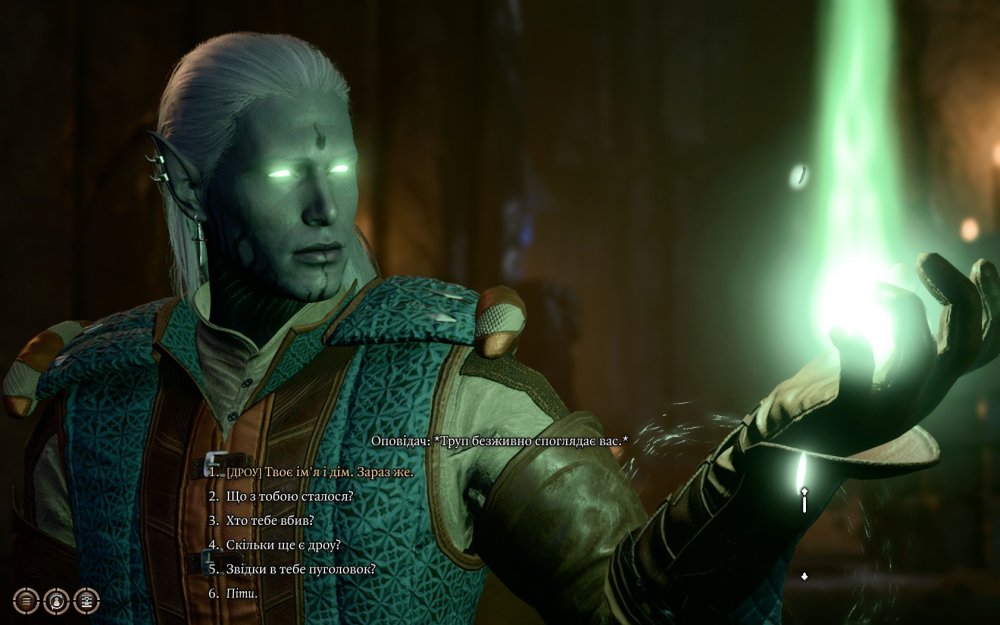The height and width of the screenshot is (625, 1000).
Task: Choose the [ДРОУ] "Твоє ім'я і дім" reply
Action: pyautogui.click(x=320, y=471)
